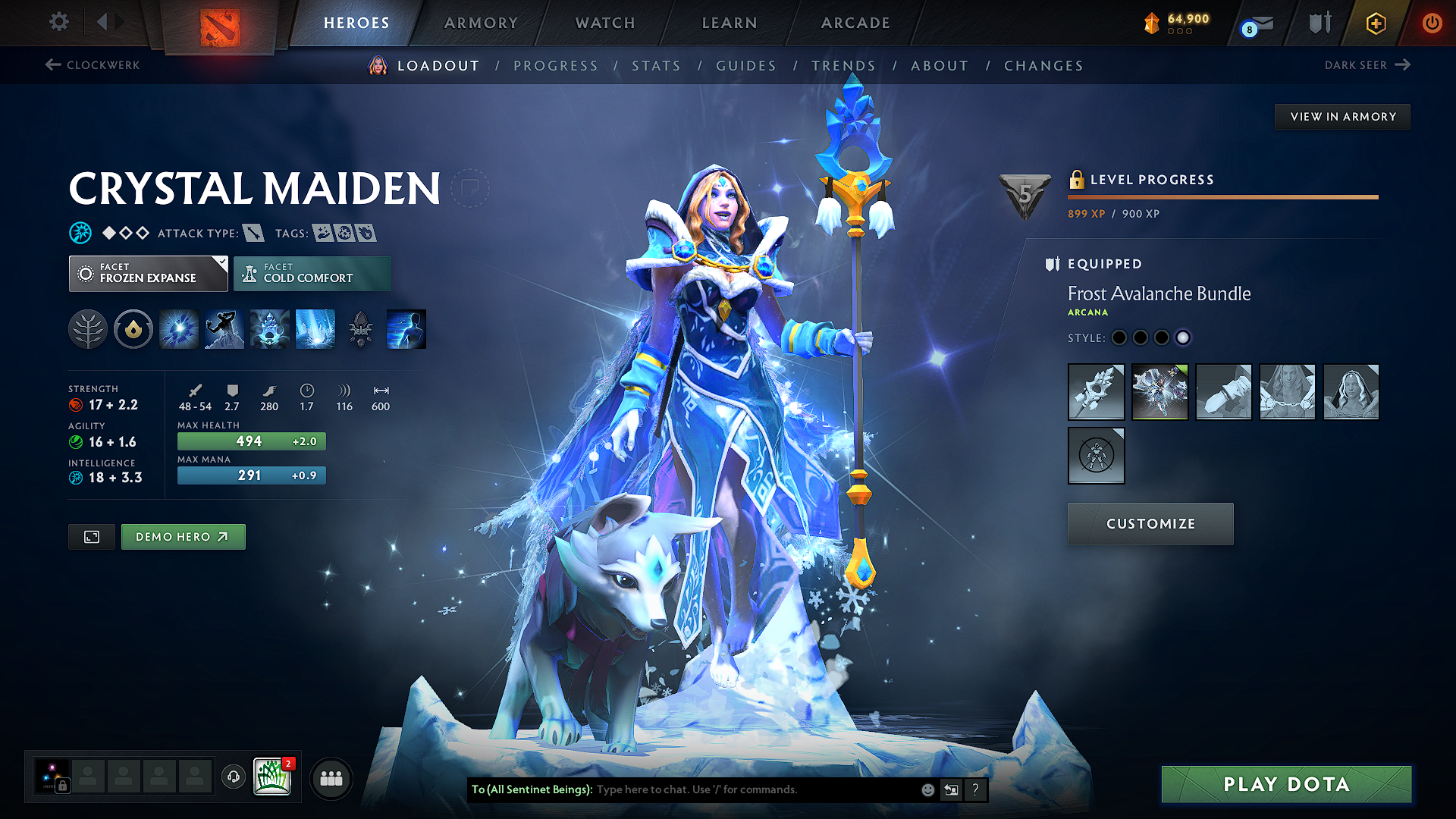Open the Freezing Field ability icon
The height and width of the screenshot is (819, 1456).
[x=315, y=328]
